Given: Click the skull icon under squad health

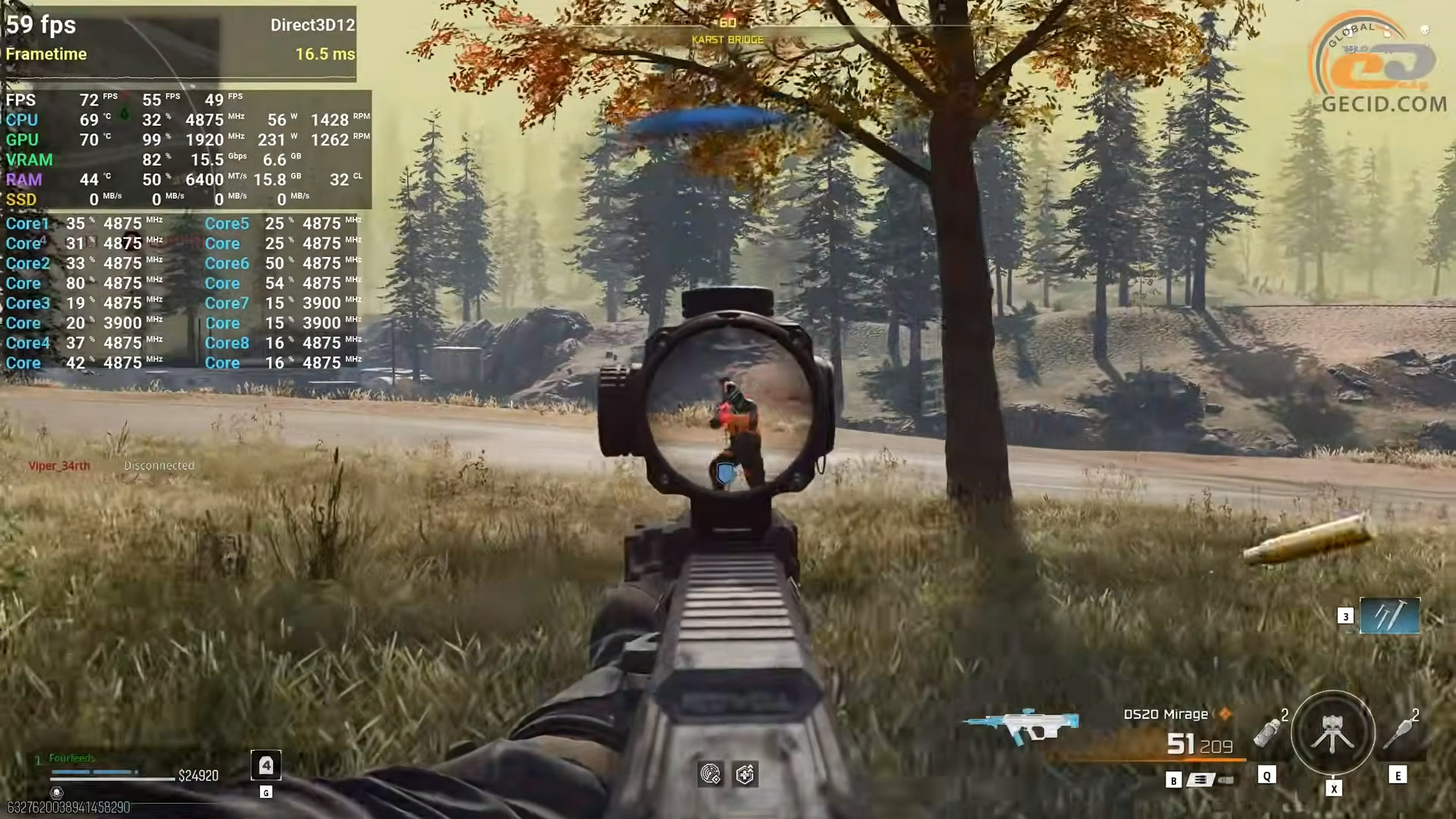Looking at the screenshot, I should coord(56,792).
